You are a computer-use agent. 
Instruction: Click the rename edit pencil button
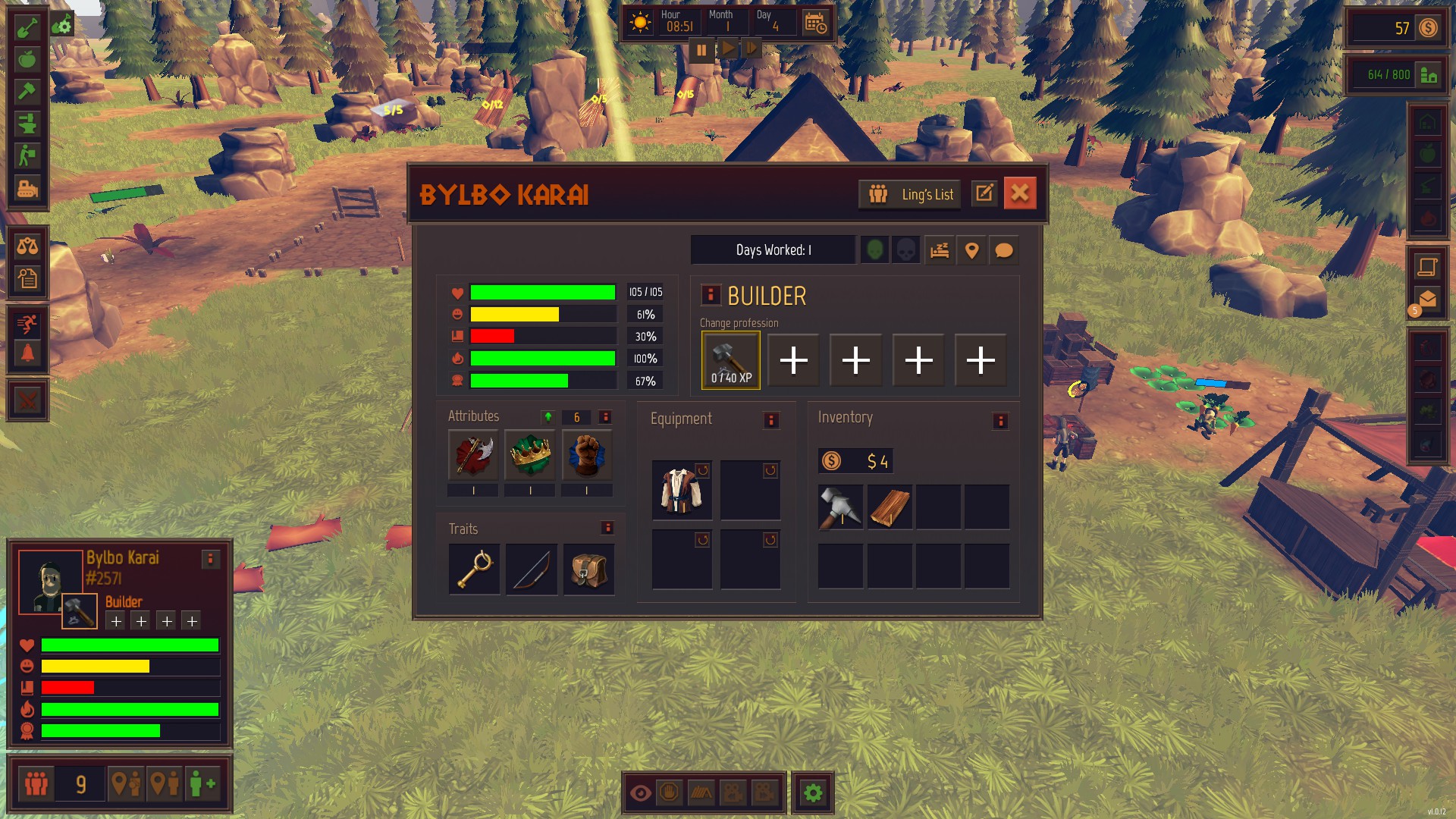tap(984, 193)
